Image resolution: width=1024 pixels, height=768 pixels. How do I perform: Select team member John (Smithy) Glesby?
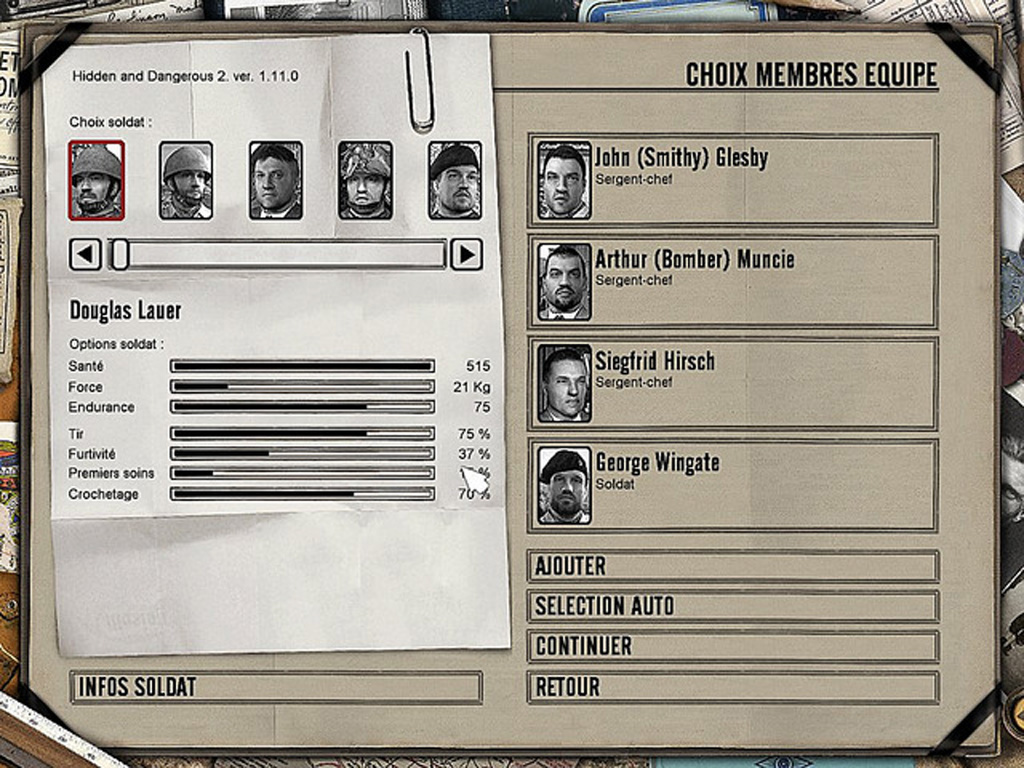click(733, 180)
